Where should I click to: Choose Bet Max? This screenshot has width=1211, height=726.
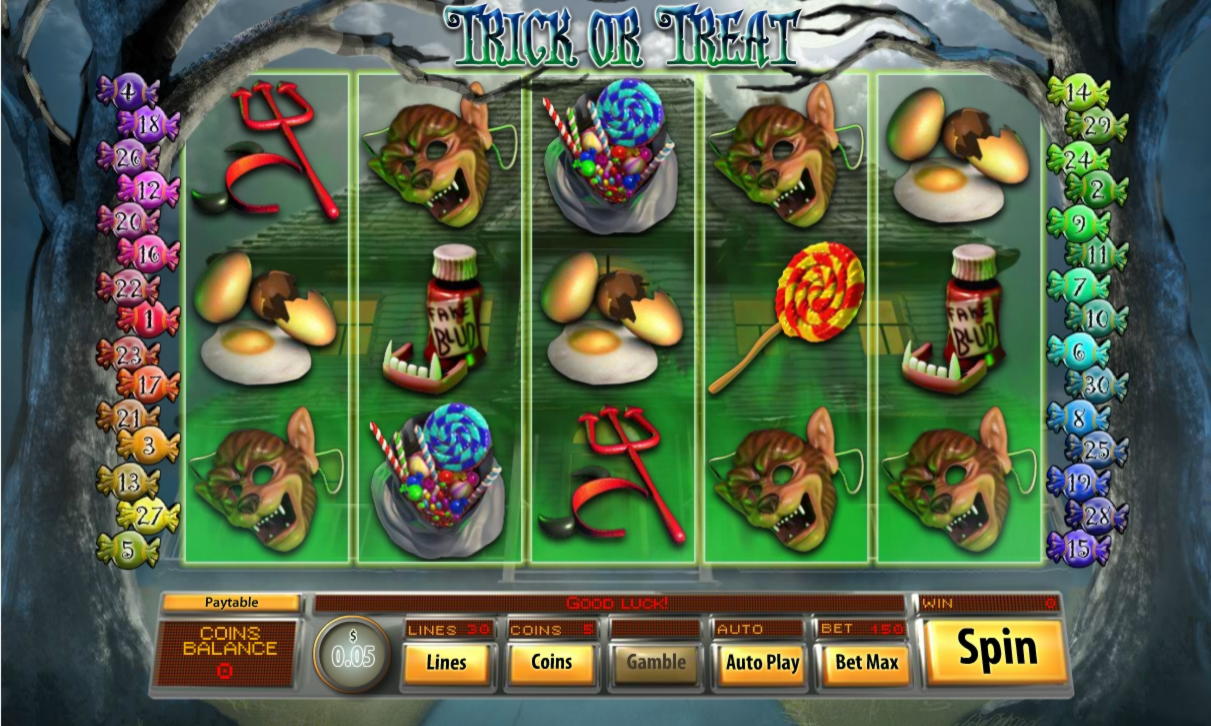866,662
